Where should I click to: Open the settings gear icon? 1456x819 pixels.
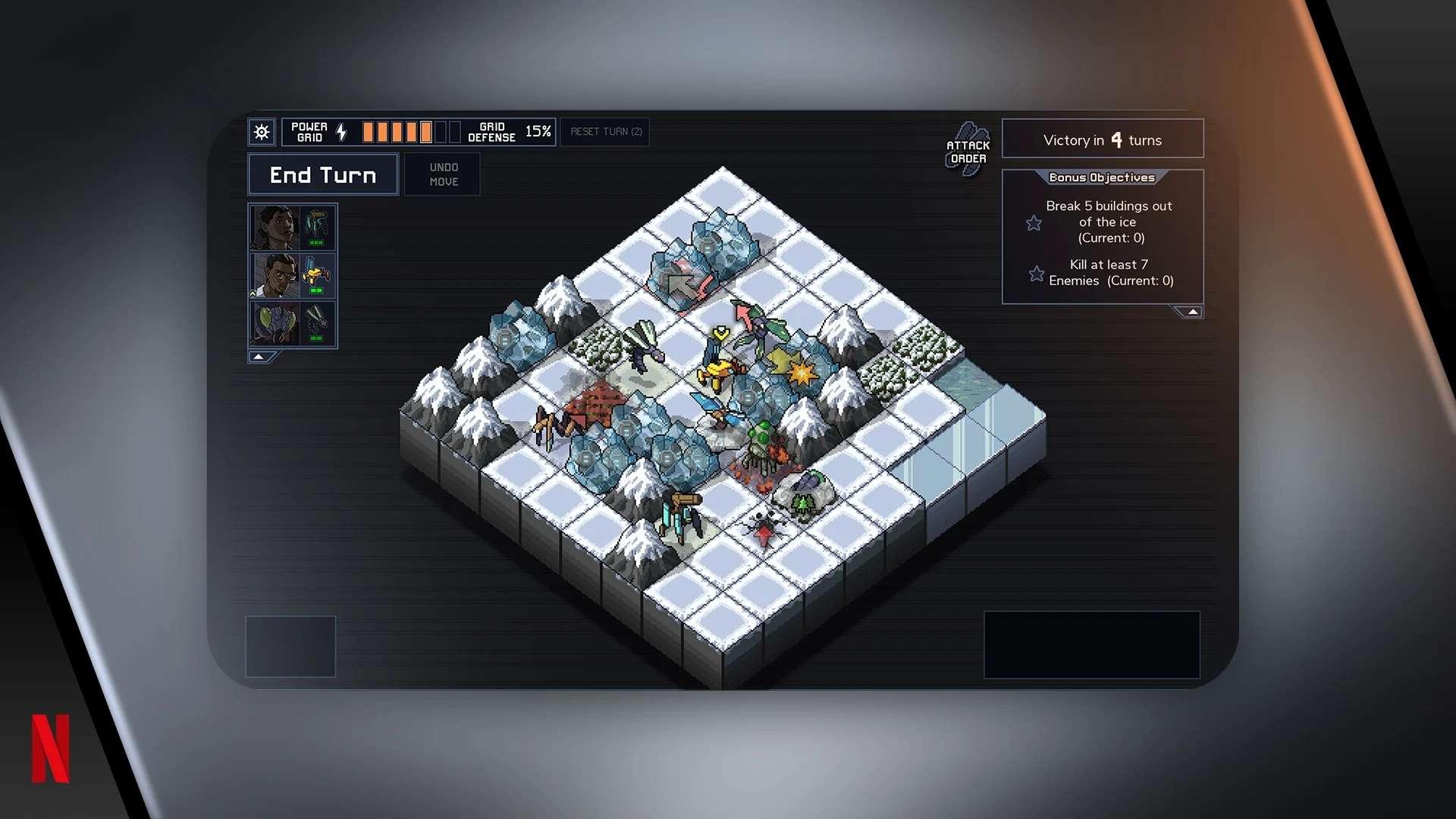[262, 133]
